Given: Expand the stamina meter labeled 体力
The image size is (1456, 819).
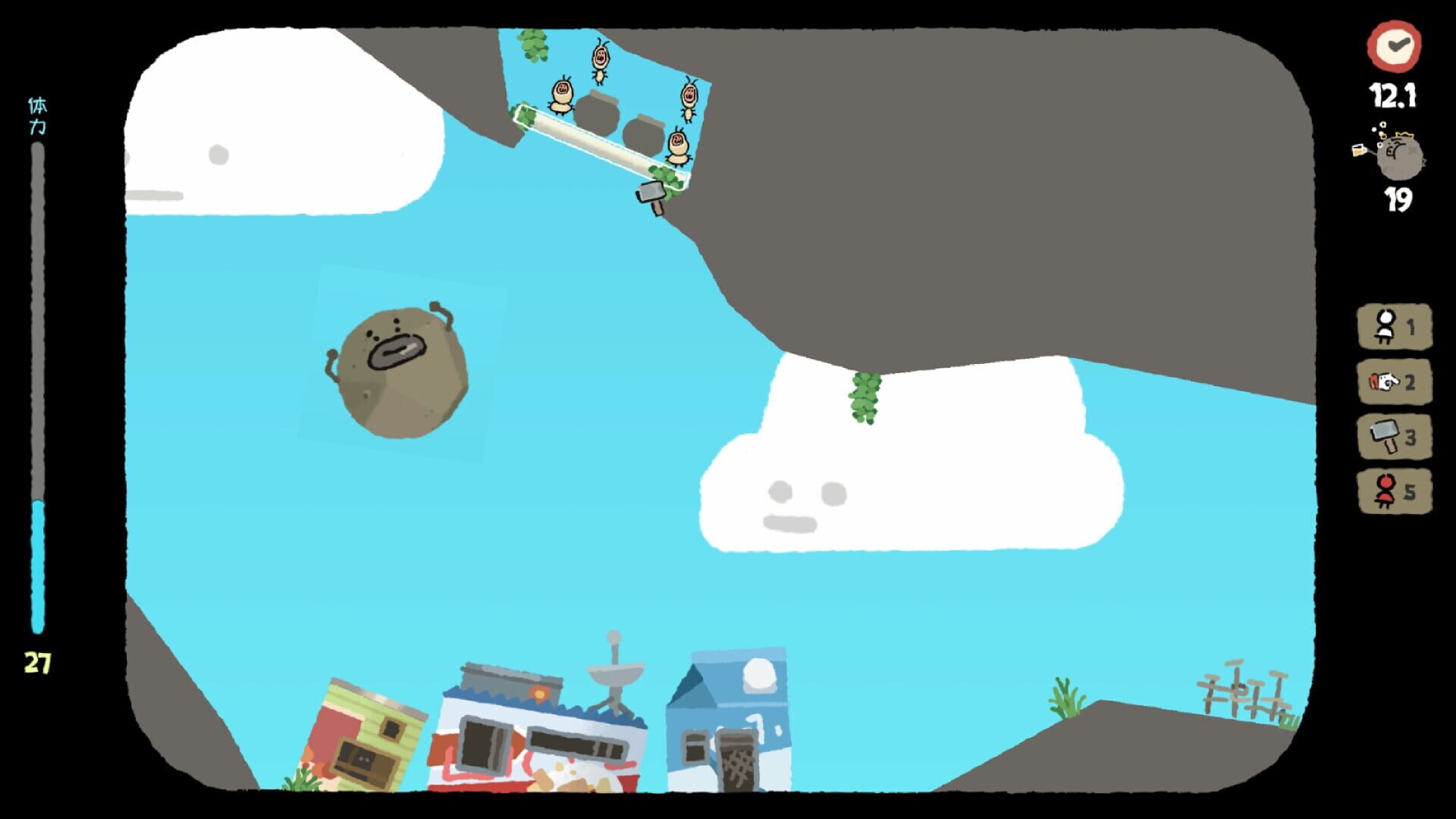Looking at the screenshot, I should (x=36, y=110).
